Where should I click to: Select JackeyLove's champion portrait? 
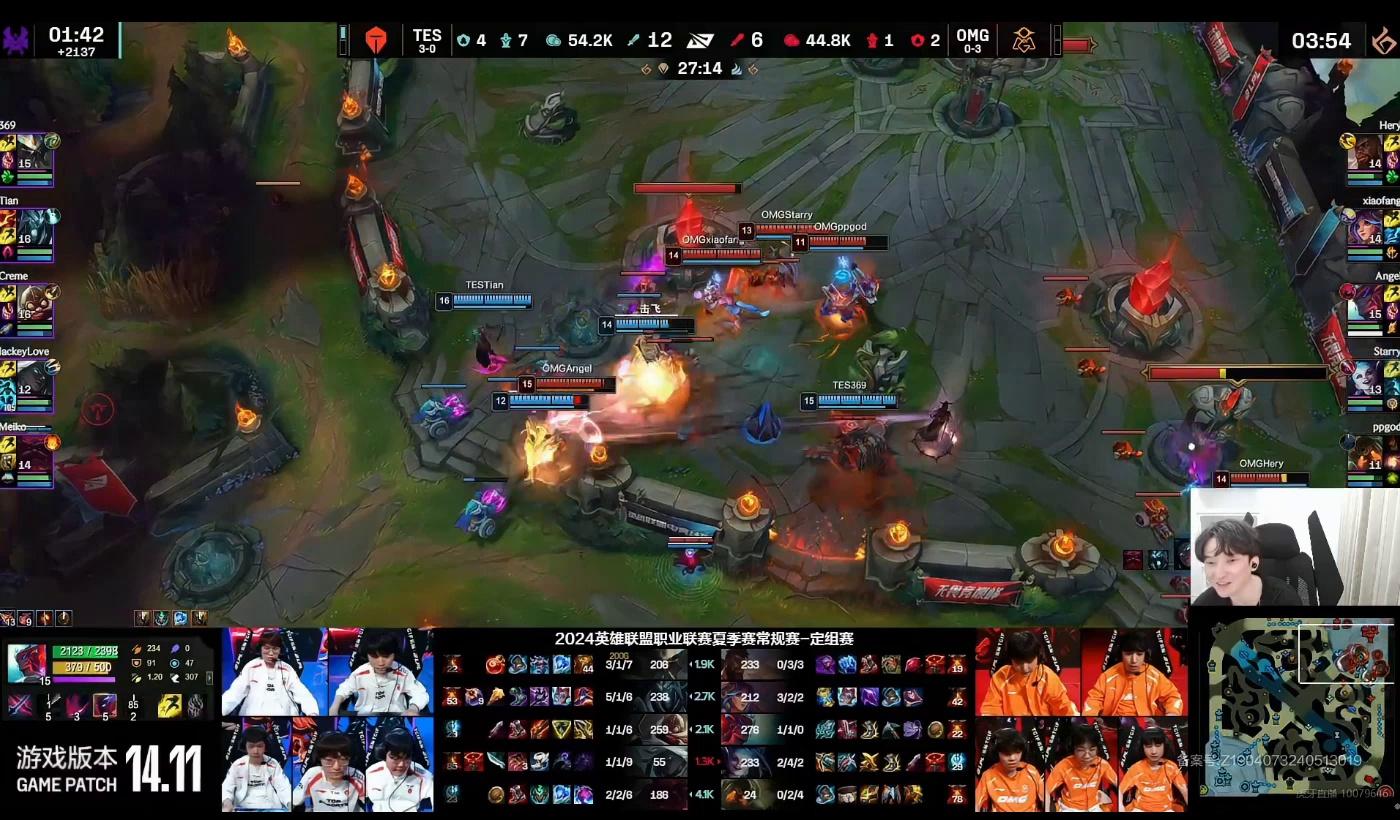click(x=33, y=377)
